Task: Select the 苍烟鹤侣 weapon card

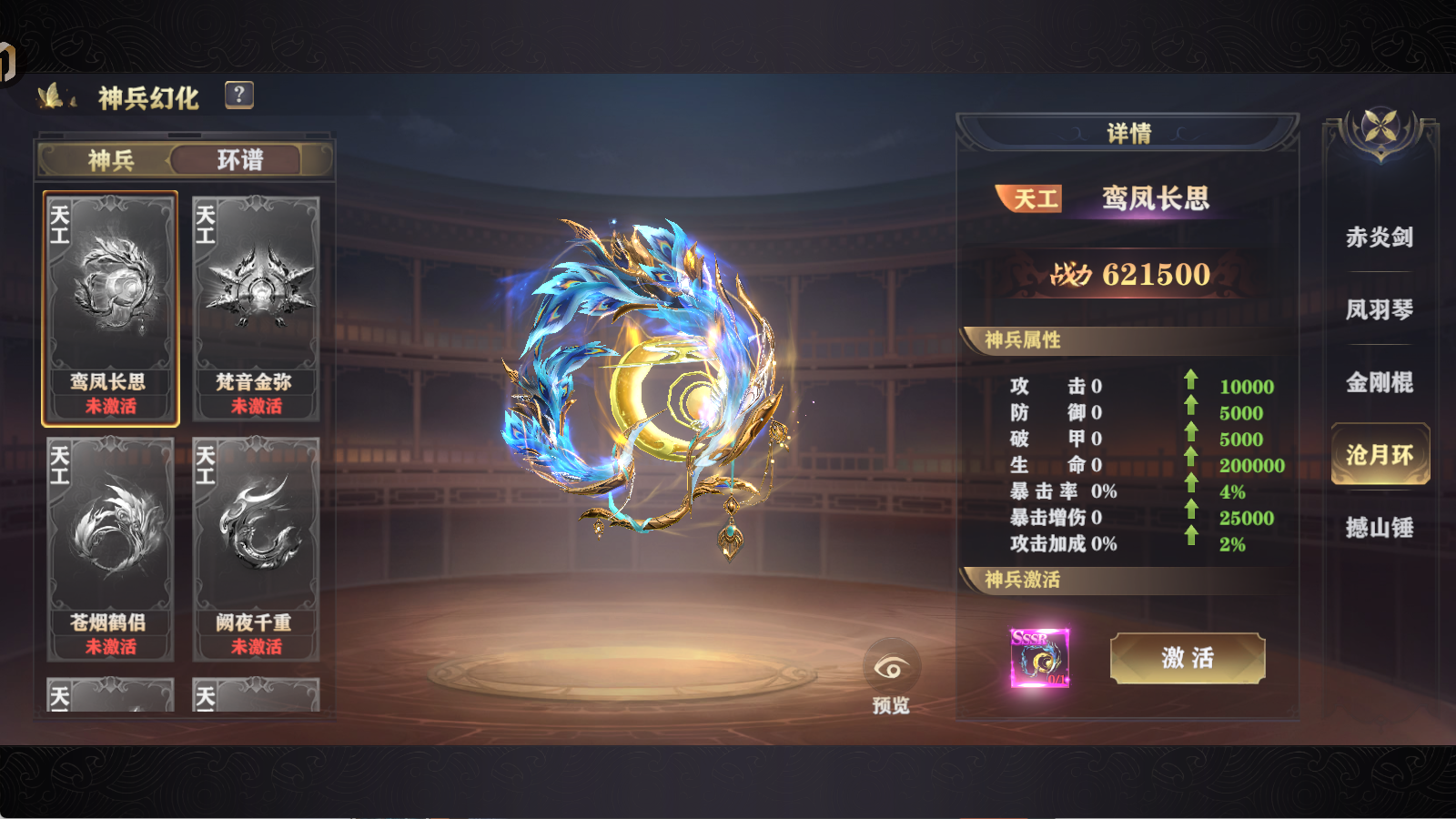Action: [110, 546]
